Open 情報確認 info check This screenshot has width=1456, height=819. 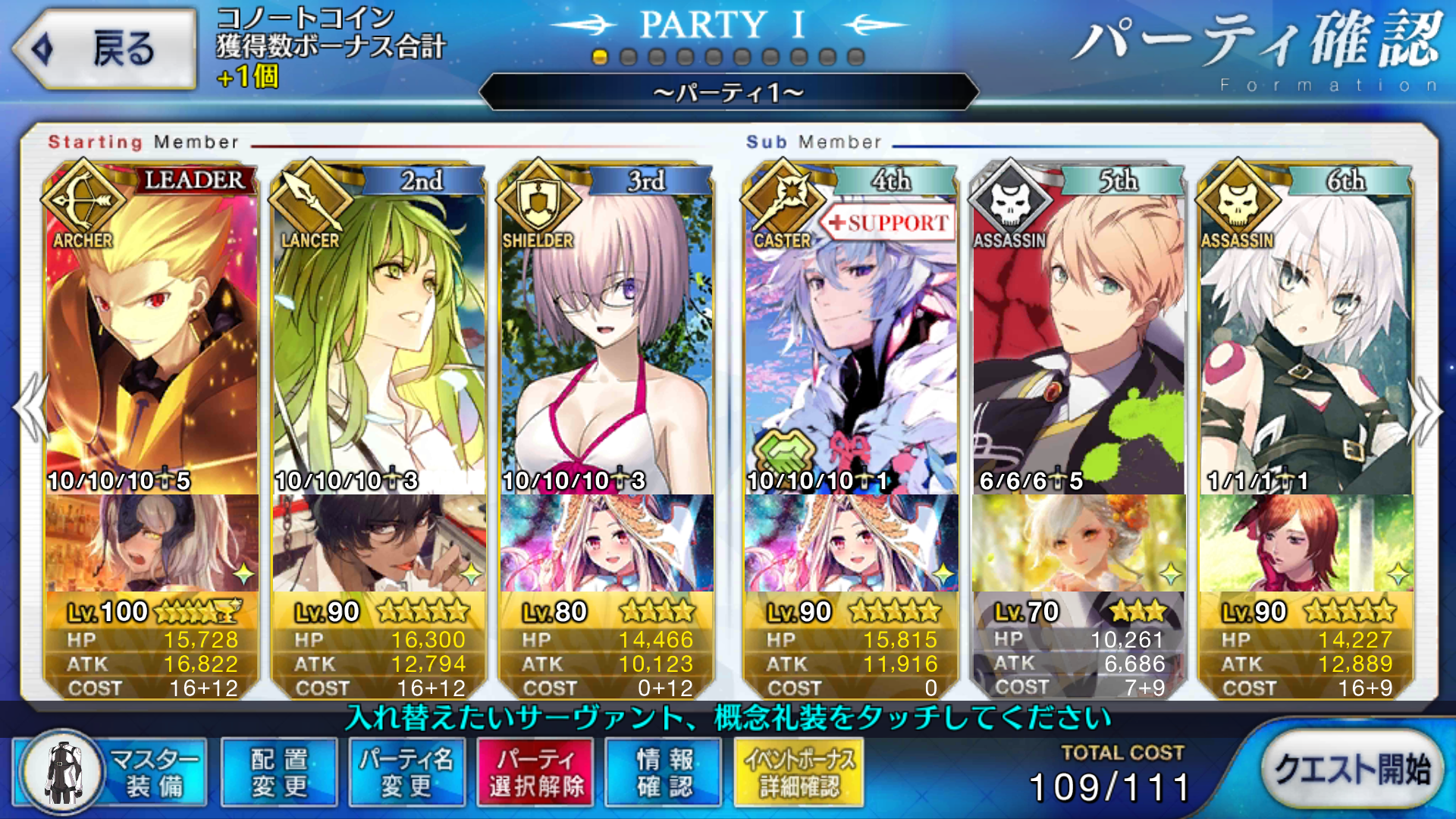click(664, 773)
